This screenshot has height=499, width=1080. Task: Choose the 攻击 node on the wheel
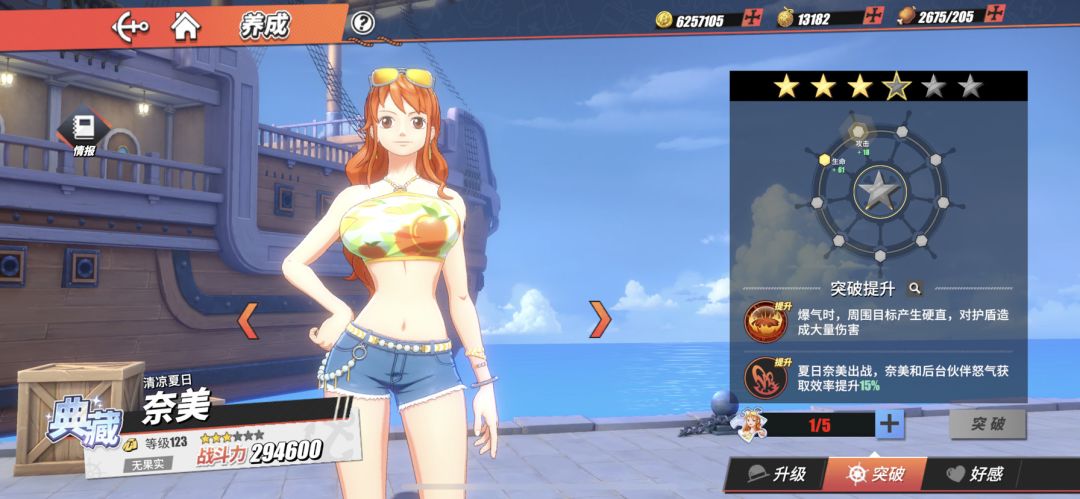pyautogui.click(x=858, y=132)
